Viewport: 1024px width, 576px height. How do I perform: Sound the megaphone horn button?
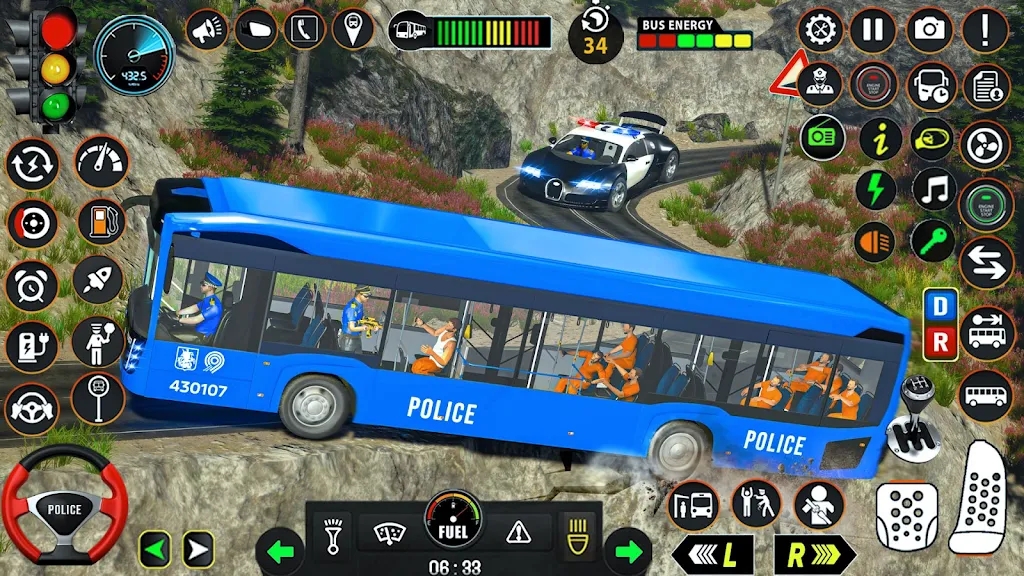[208, 30]
